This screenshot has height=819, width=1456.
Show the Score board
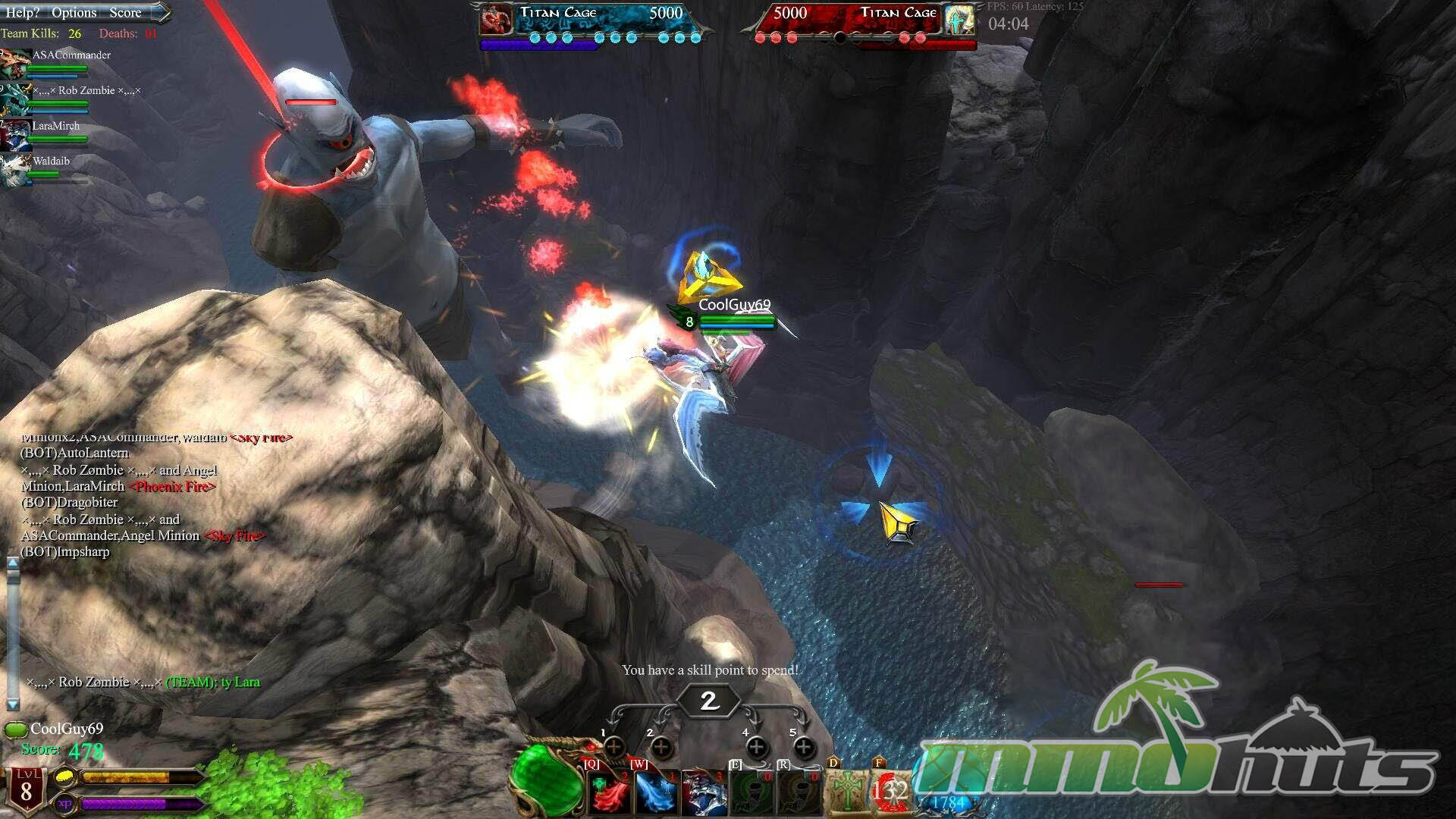(x=125, y=12)
